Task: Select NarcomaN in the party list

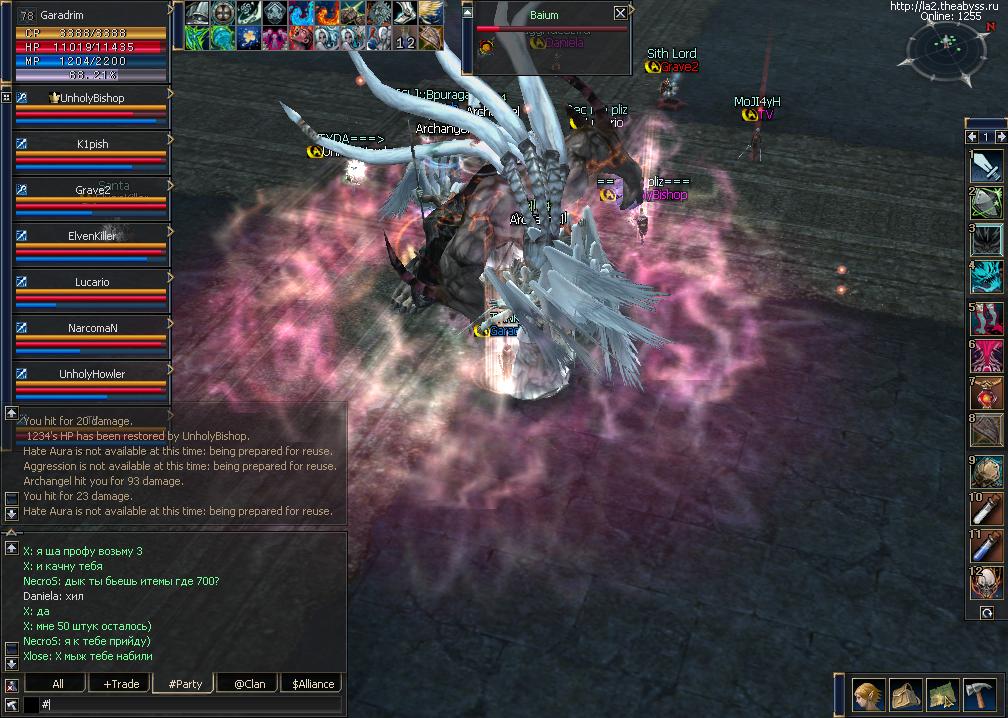Action: coord(92,328)
